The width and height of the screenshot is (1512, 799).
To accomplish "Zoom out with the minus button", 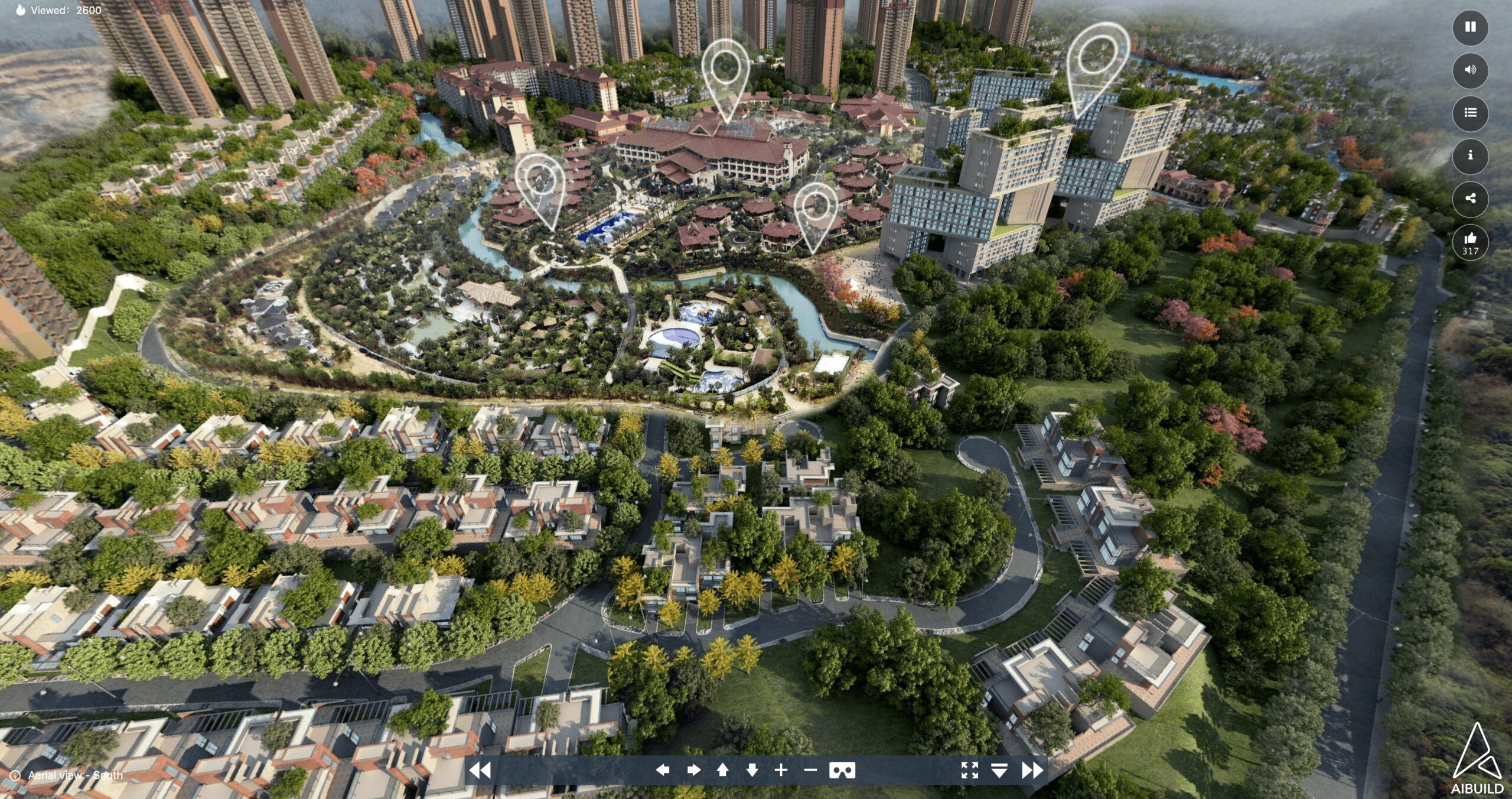I will [810, 770].
